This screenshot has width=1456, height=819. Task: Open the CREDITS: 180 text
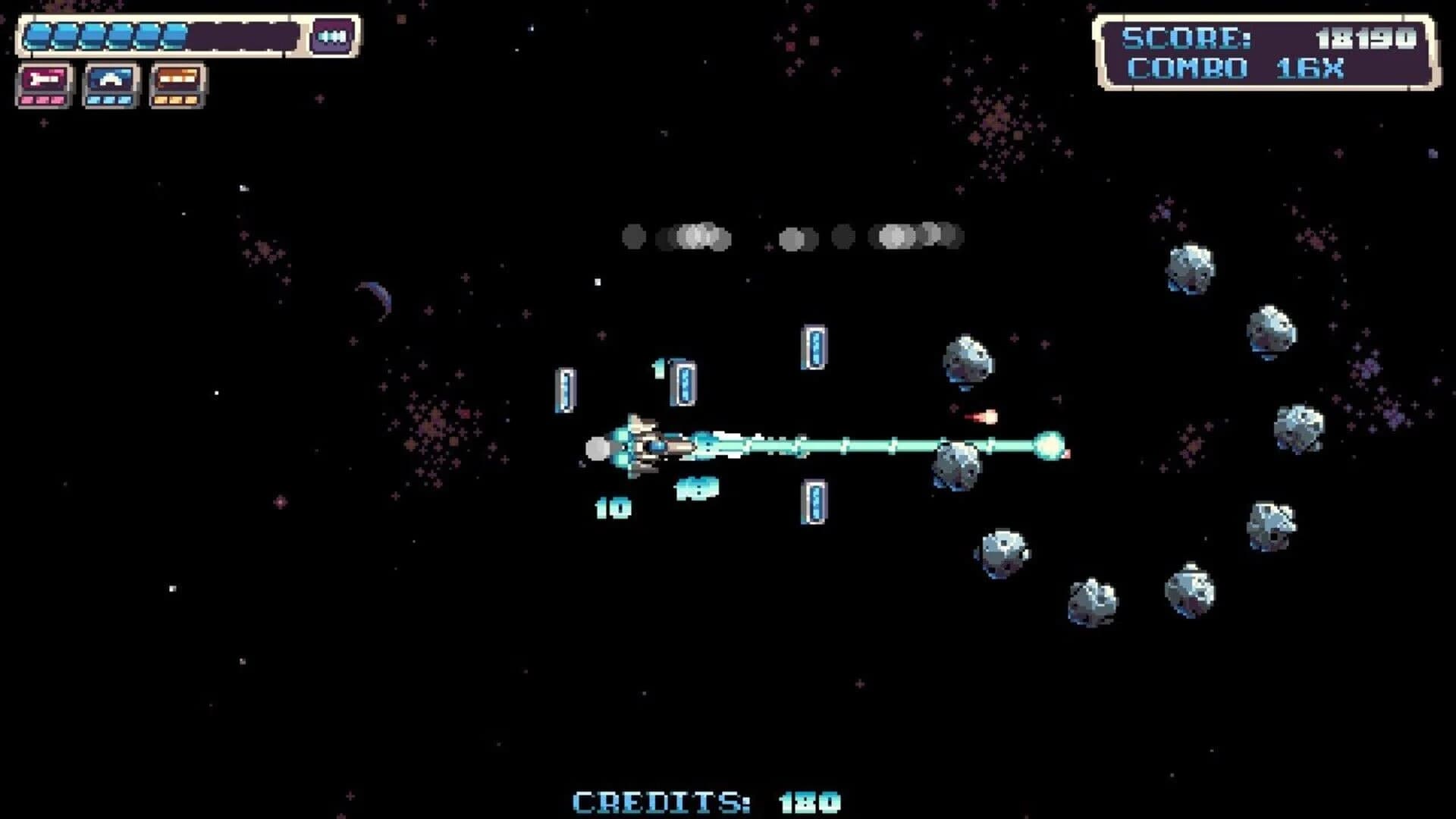coord(705,799)
